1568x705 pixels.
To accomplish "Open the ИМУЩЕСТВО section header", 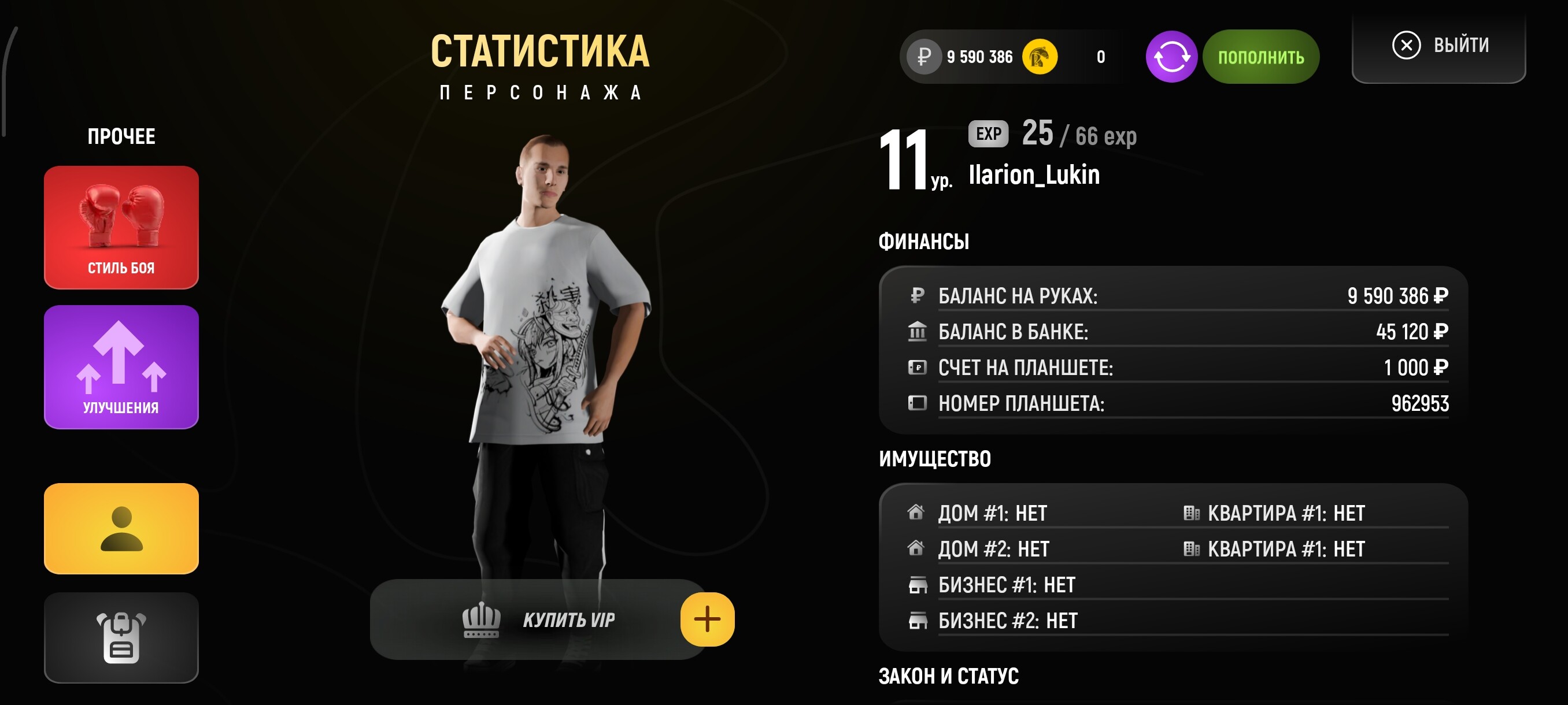I will (x=934, y=459).
